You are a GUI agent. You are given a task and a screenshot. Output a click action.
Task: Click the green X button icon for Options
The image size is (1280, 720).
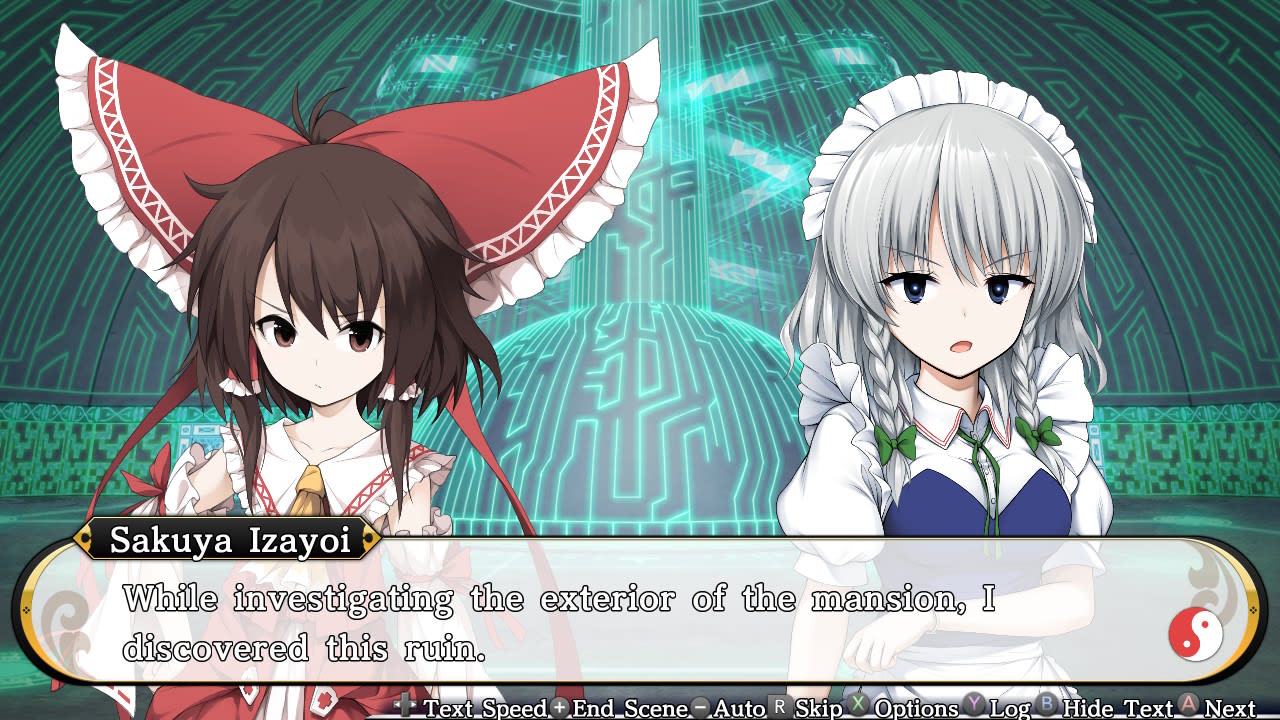[x=858, y=708]
